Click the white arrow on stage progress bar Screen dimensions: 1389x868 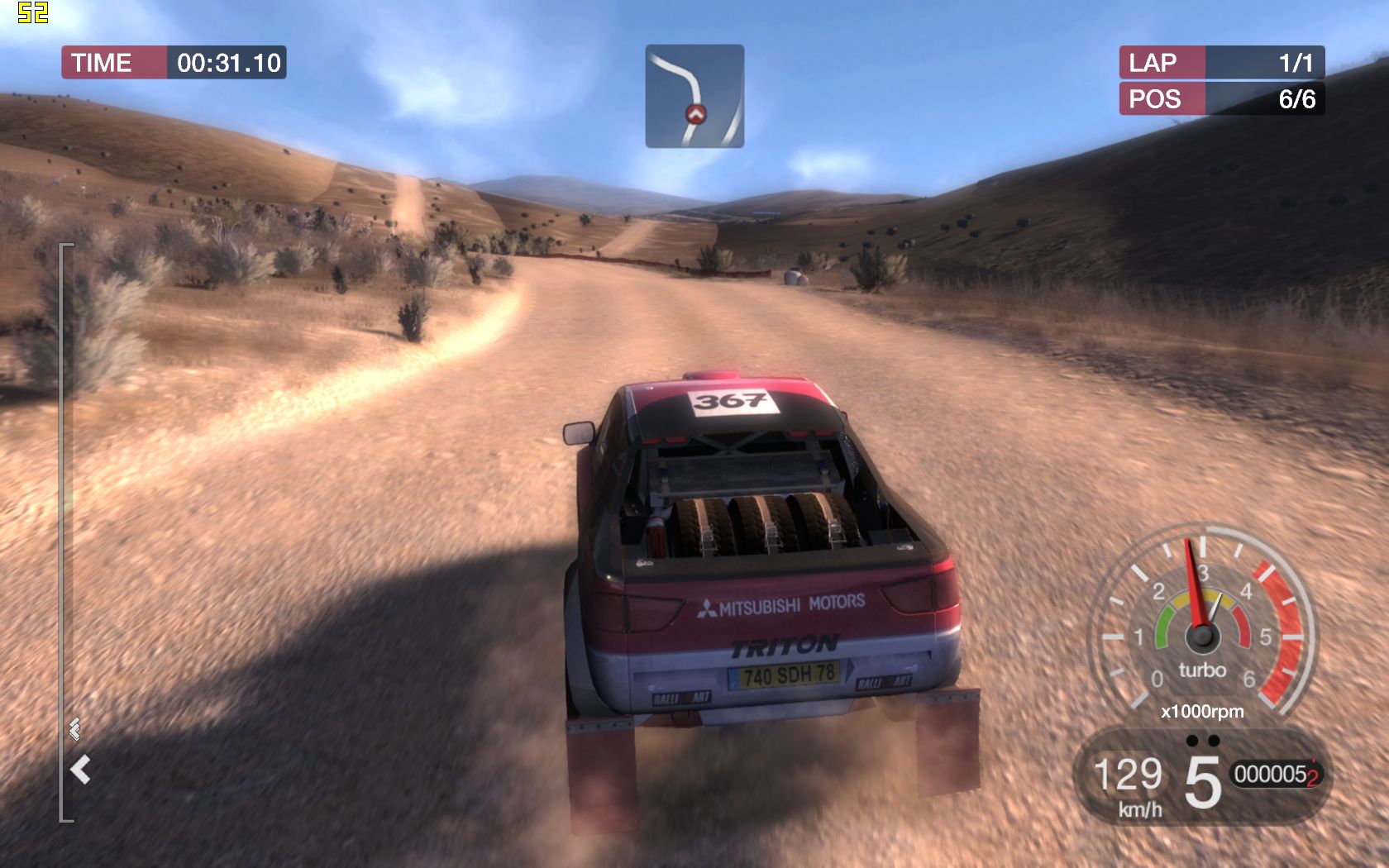tap(80, 770)
